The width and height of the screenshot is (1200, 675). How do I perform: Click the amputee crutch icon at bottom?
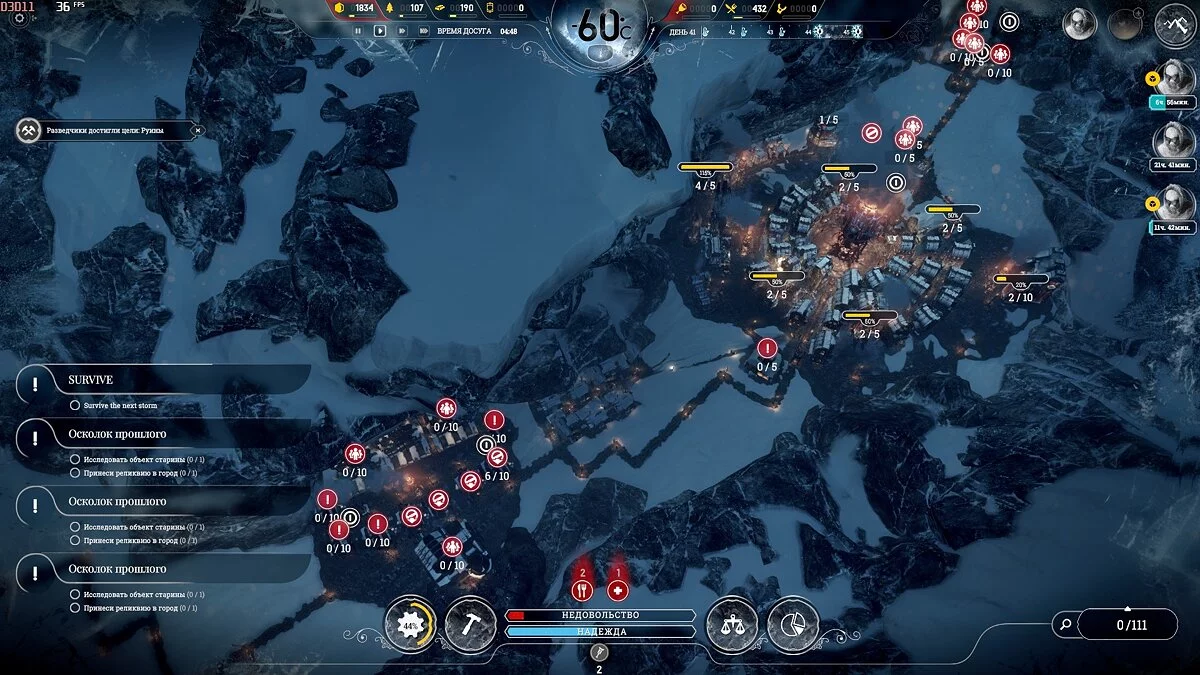tap(599, 652)
